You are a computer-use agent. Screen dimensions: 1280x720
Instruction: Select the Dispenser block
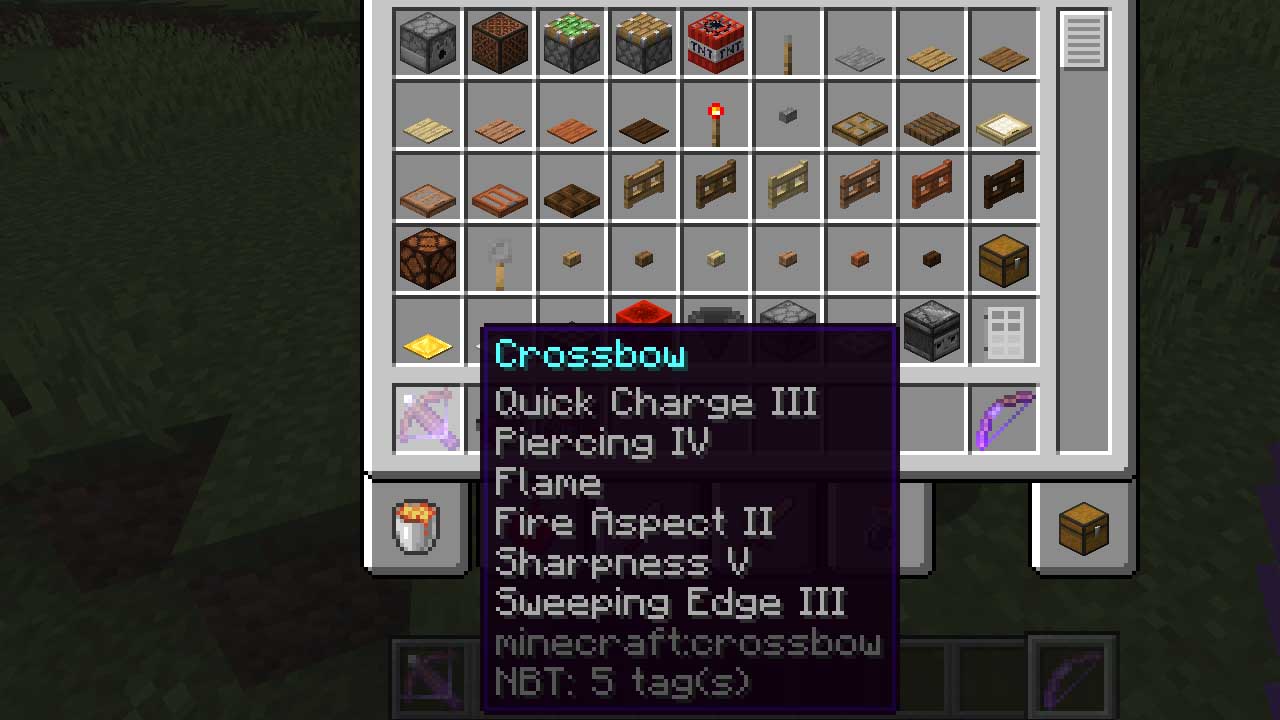[427, 42]
